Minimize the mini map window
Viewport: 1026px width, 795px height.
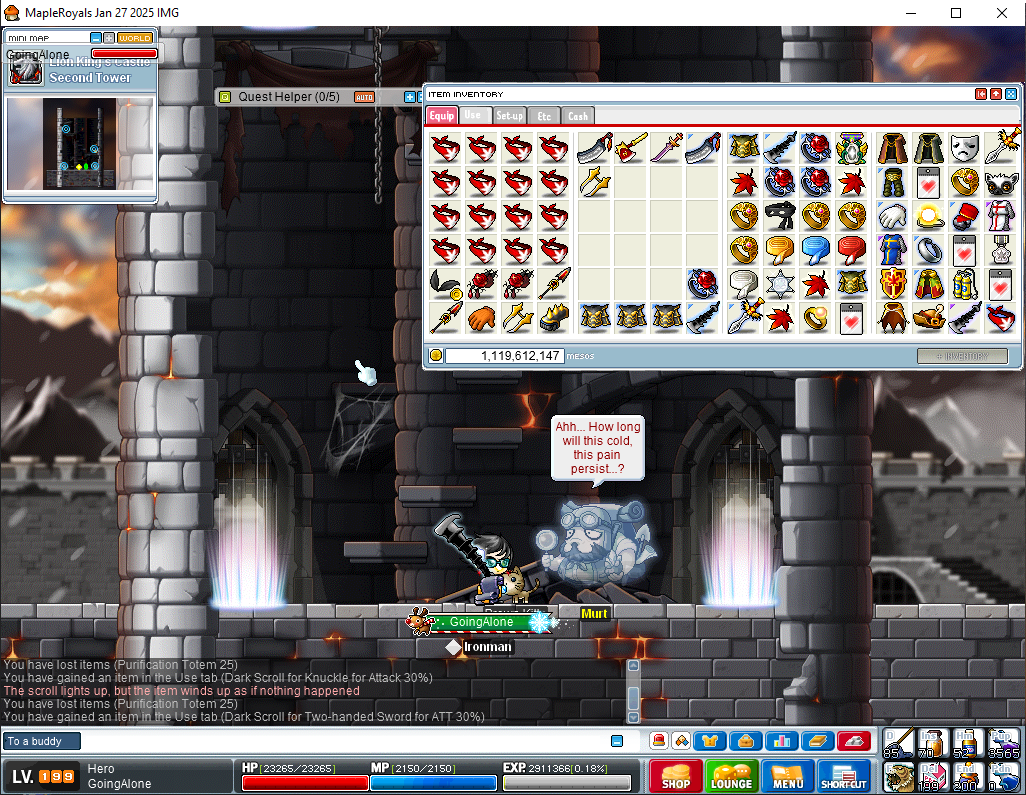coord(96,38)
